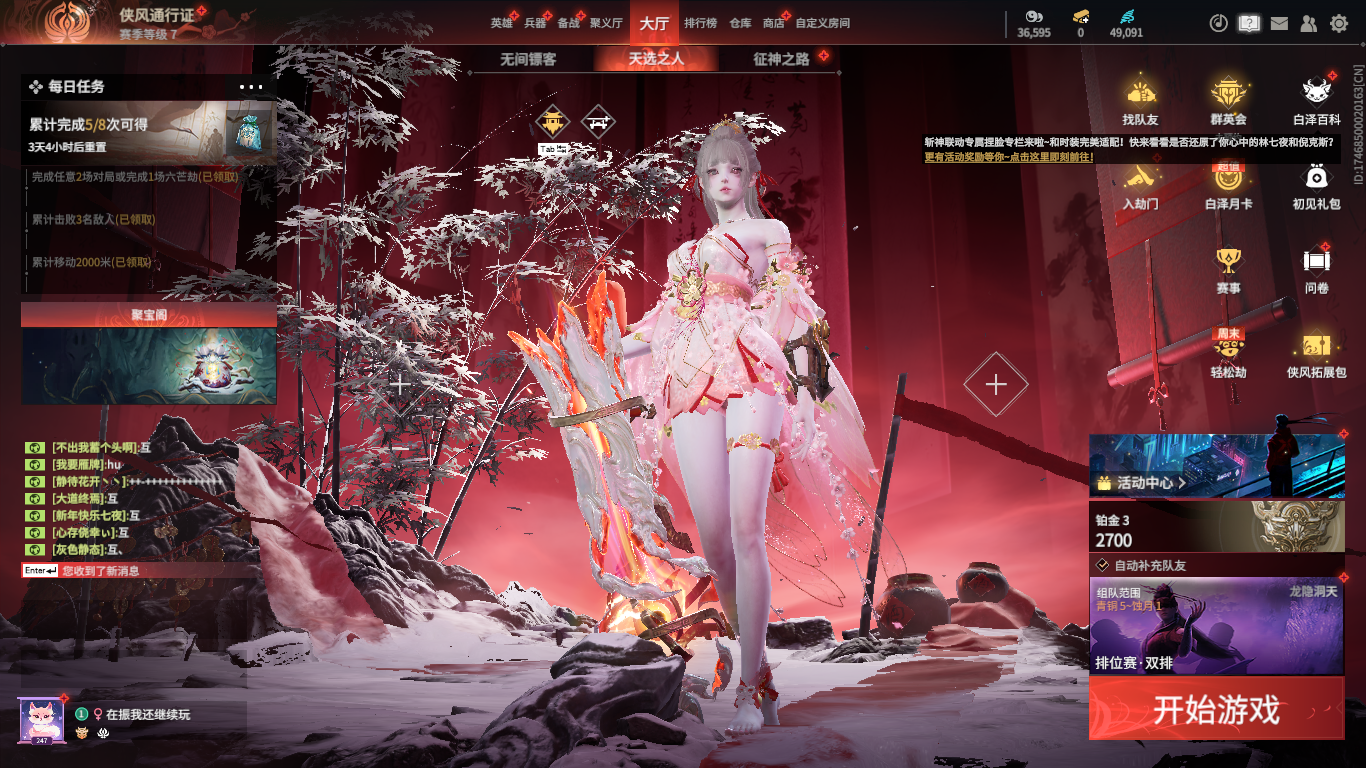The width and height of the screenshot is (1366, 768).
Task: Open 找队友 find teammates
Action: [1140, 102]
